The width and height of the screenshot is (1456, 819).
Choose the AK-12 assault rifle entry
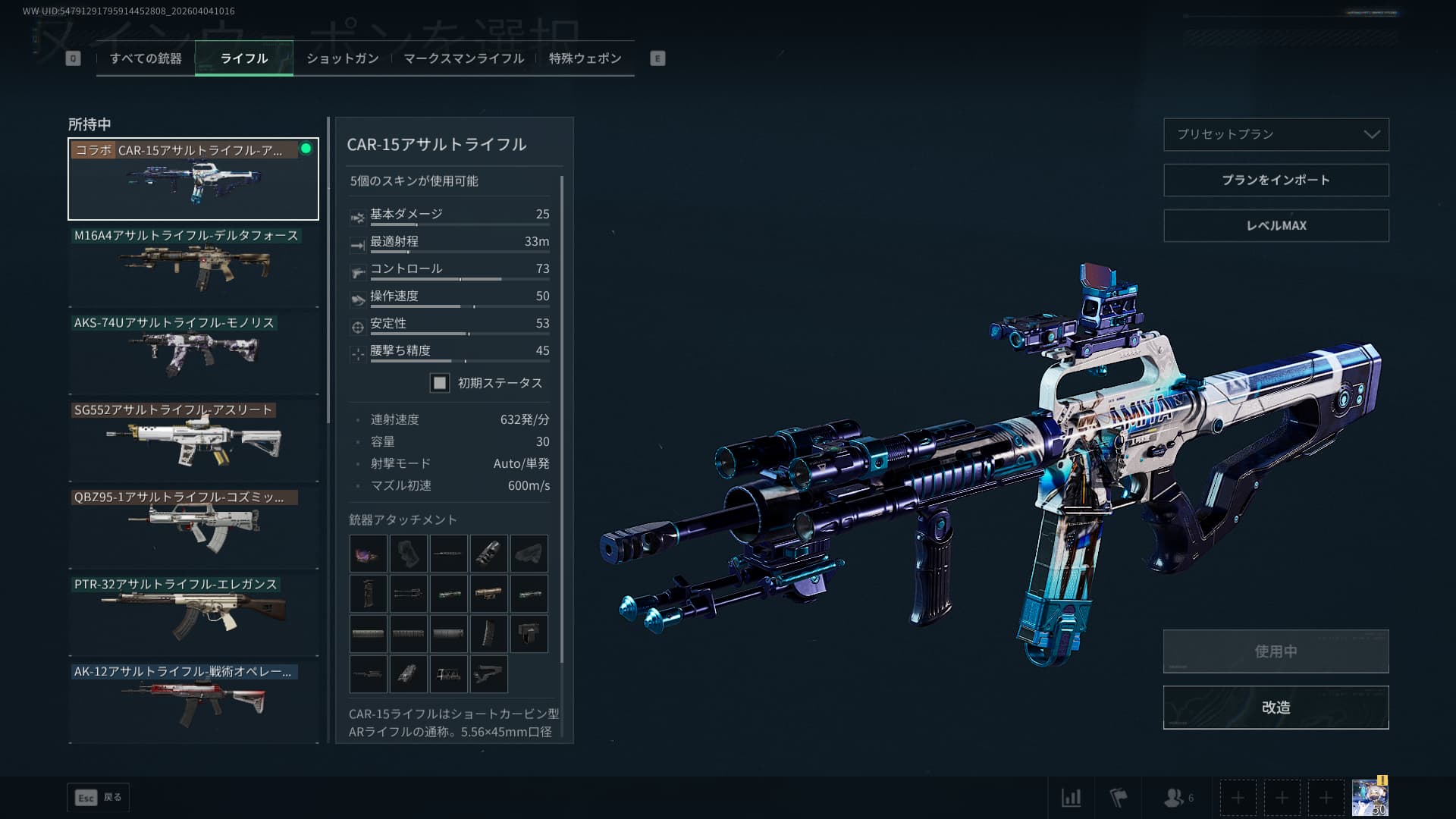193,701
